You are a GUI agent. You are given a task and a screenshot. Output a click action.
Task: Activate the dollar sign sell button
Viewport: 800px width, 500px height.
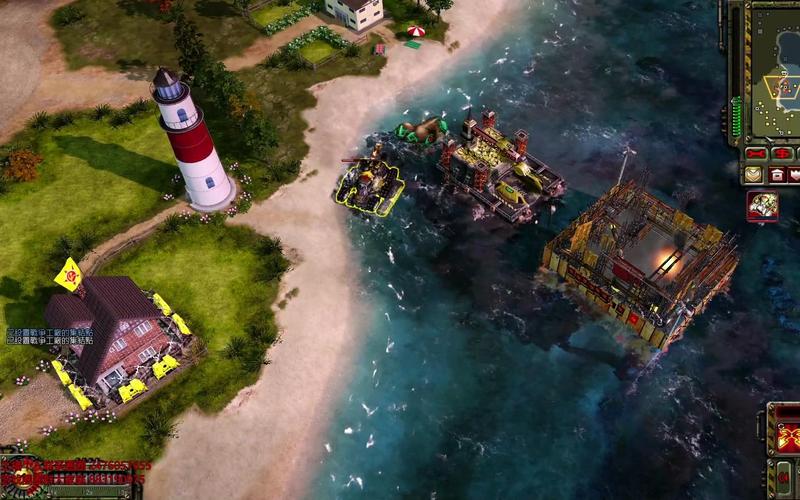782,153
